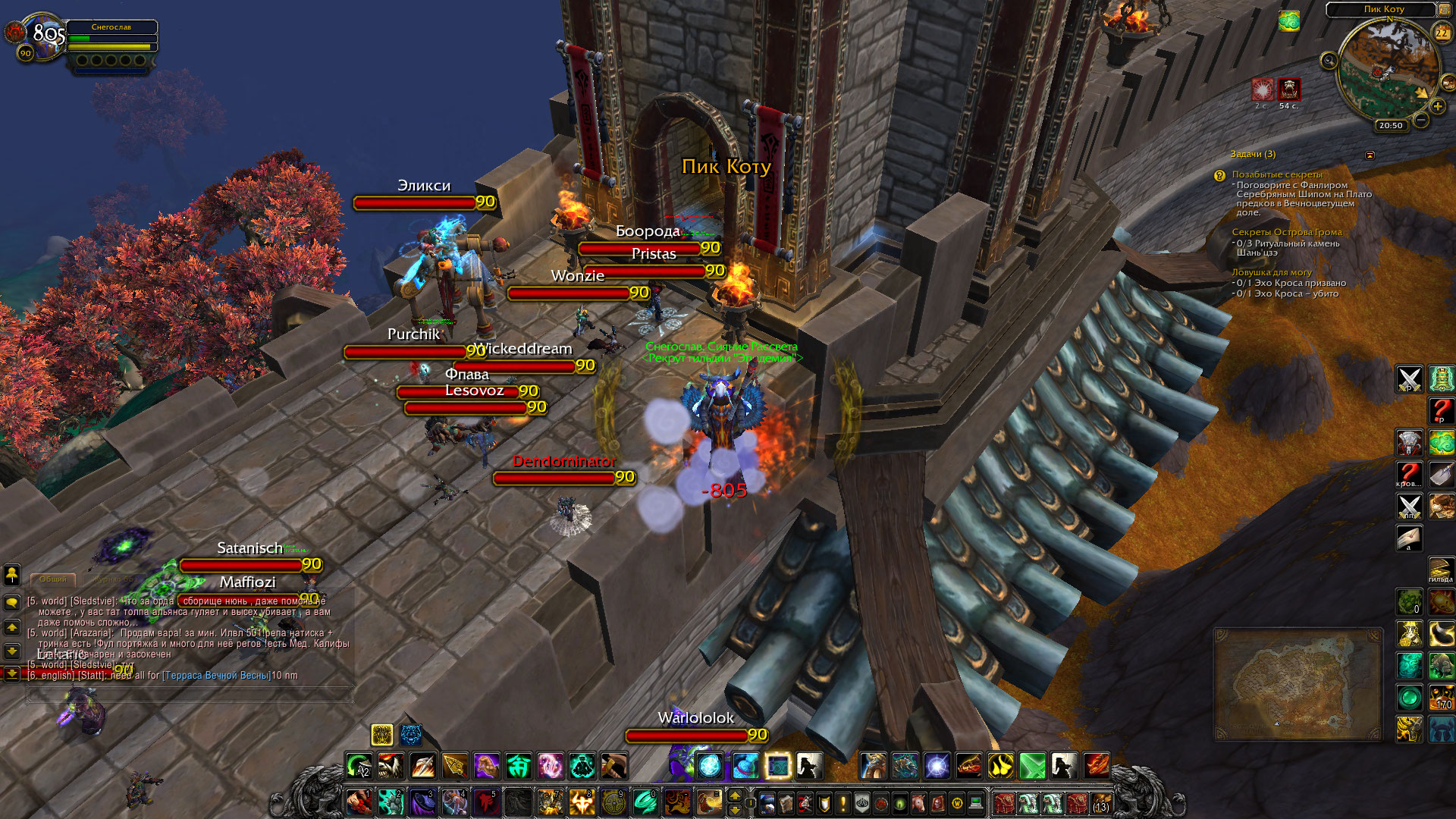Use the green cloud serpent side-bar icon
Viewport: 1456px width, 819px height.
[x=1441, y=442]
